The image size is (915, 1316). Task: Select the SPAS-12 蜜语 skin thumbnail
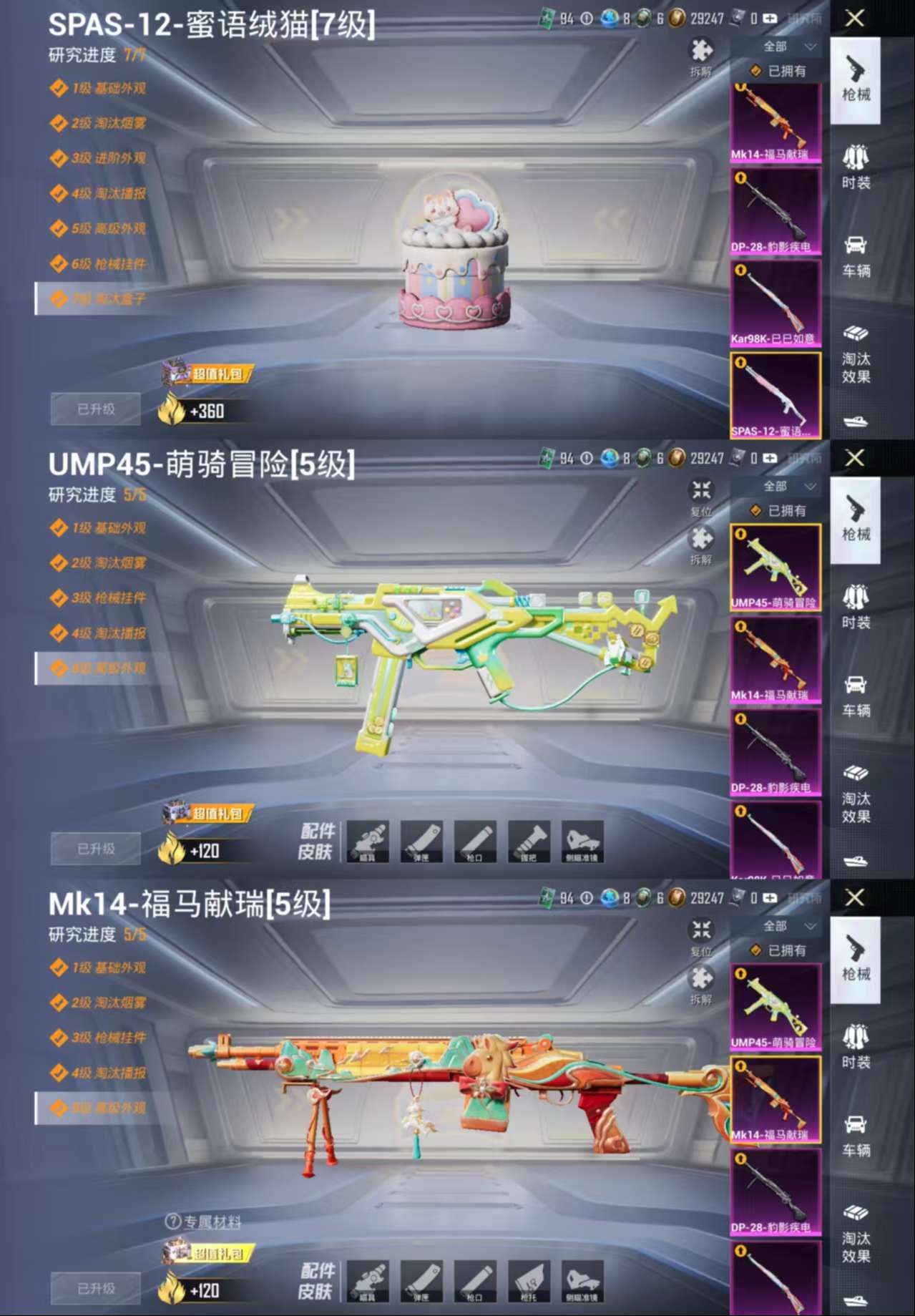tap(775, 396)
